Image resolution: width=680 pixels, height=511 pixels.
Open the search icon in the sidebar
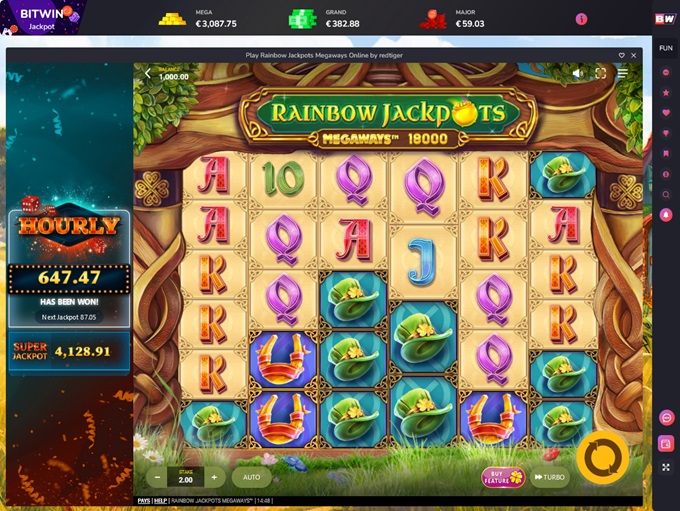[x=666, y=194]
